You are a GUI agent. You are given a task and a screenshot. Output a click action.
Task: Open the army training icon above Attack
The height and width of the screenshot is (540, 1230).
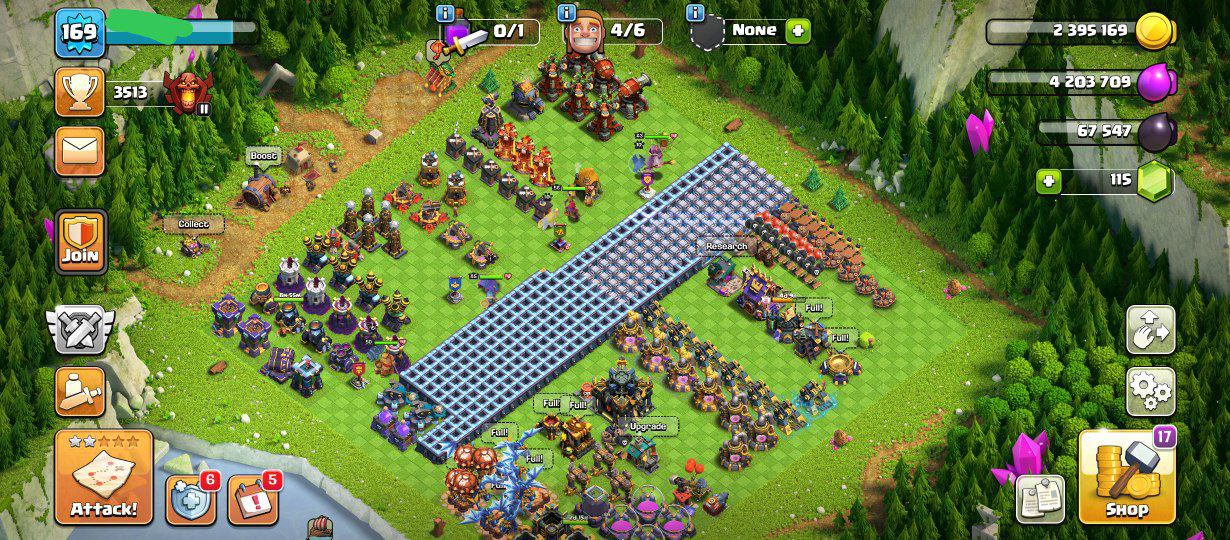point(80,391)
